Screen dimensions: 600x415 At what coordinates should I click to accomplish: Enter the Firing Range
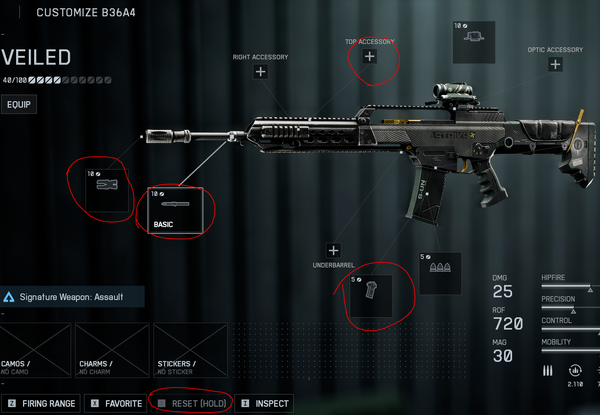tap(40, 404)
